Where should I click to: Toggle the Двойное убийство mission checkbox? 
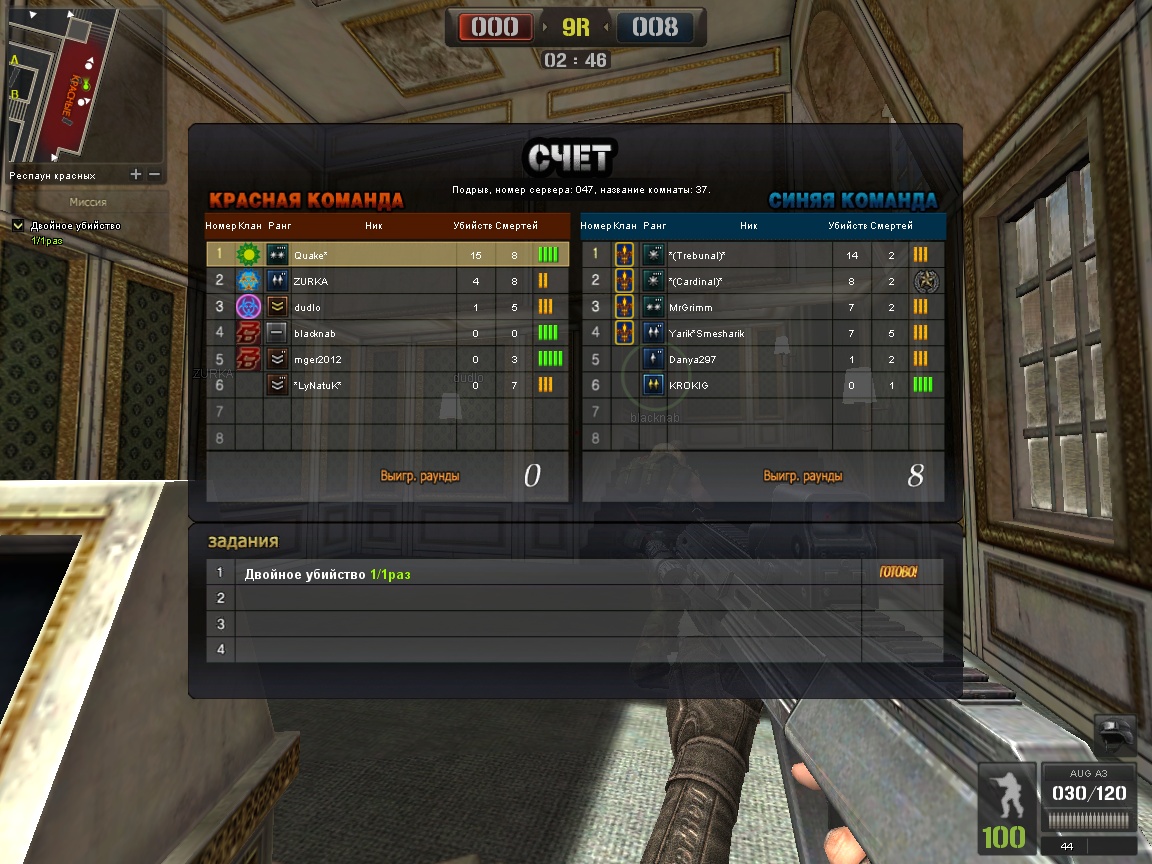point(18,226)
